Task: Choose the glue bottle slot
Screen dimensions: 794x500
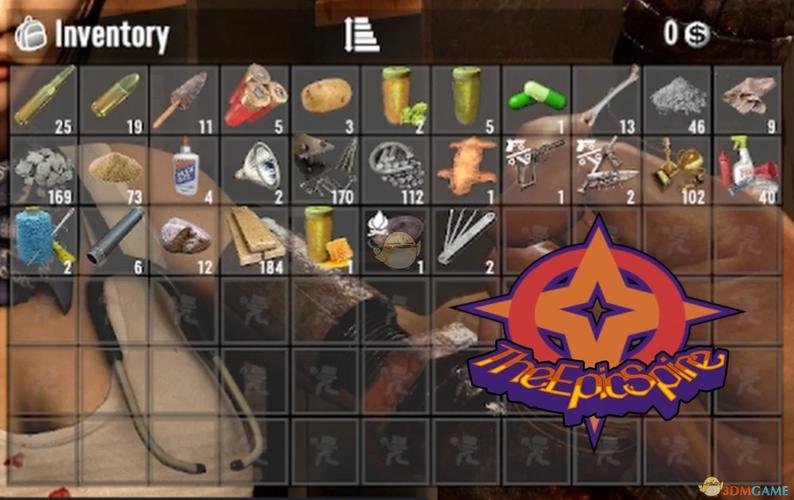Action: pyautogui.click(x=185, y=167)
